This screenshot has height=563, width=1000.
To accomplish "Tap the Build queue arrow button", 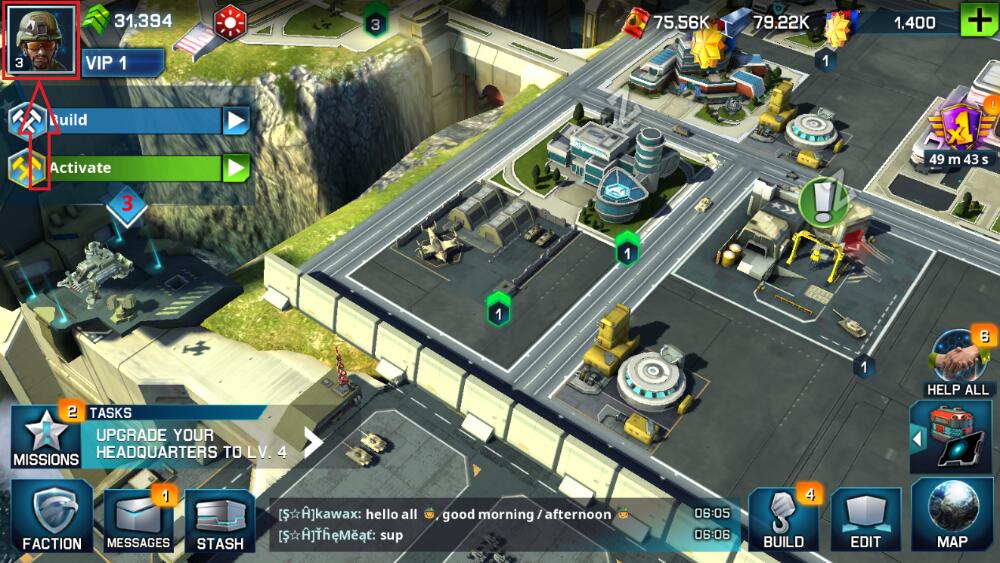I will (x=235, y=121).
